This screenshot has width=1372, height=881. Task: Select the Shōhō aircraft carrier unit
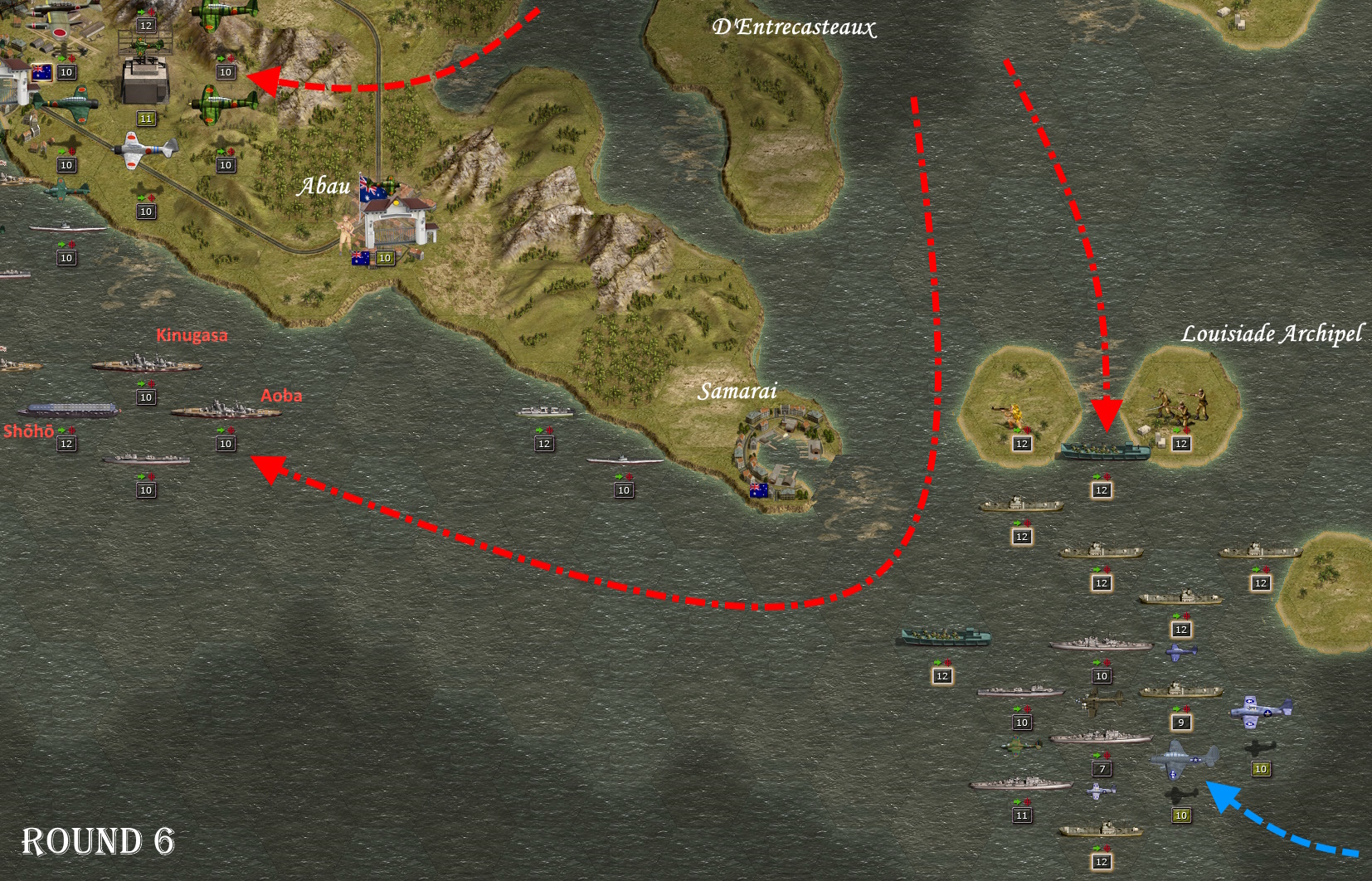(x=68, y=410)
